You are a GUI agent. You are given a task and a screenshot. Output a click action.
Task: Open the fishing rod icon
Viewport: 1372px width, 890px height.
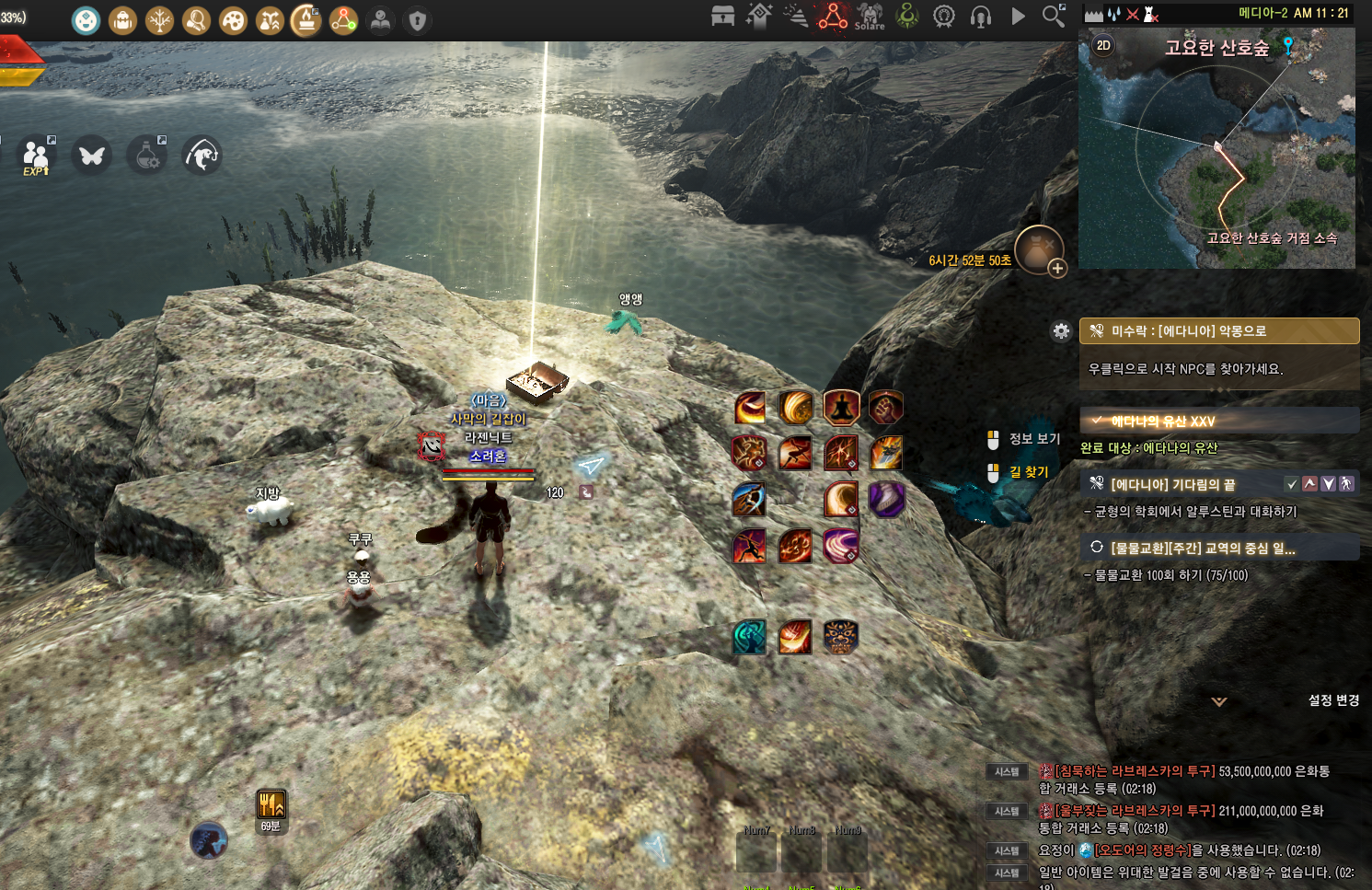tap(201, 156)
